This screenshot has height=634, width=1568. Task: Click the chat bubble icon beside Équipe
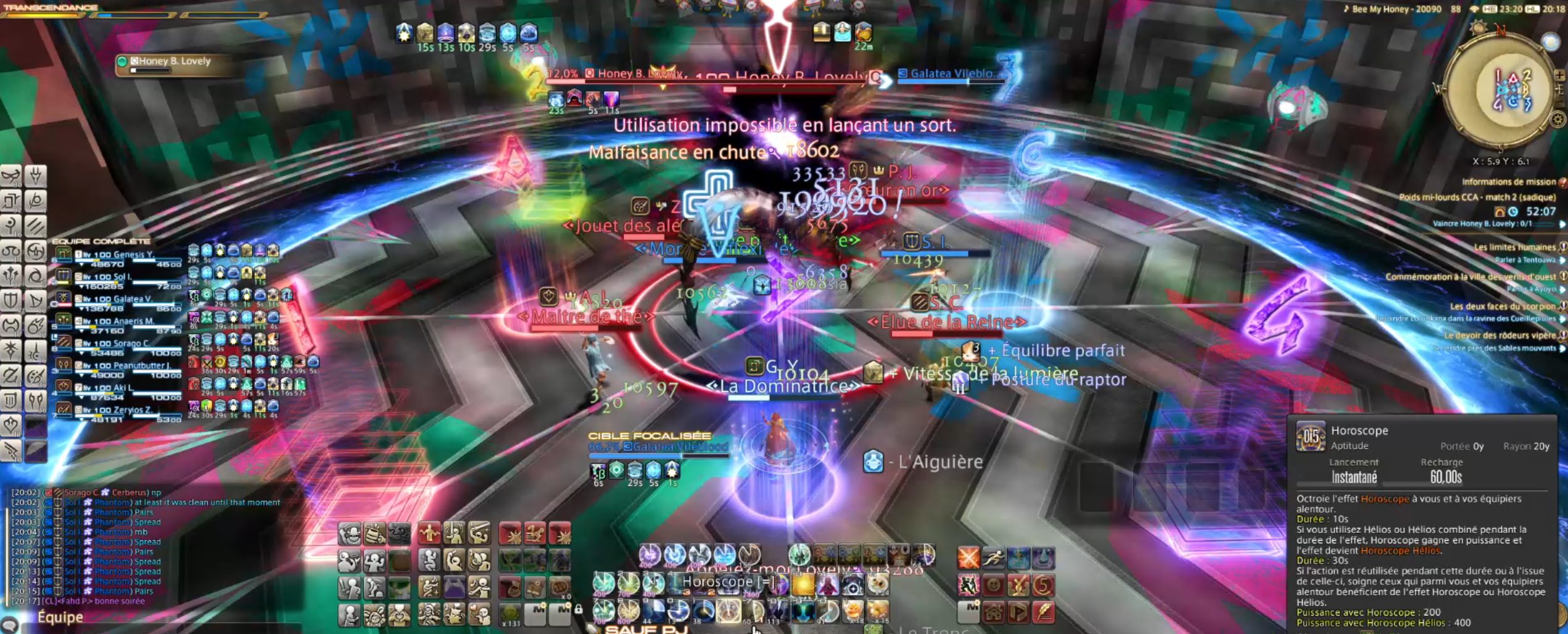pyautogui.click(x=10, y=625)
